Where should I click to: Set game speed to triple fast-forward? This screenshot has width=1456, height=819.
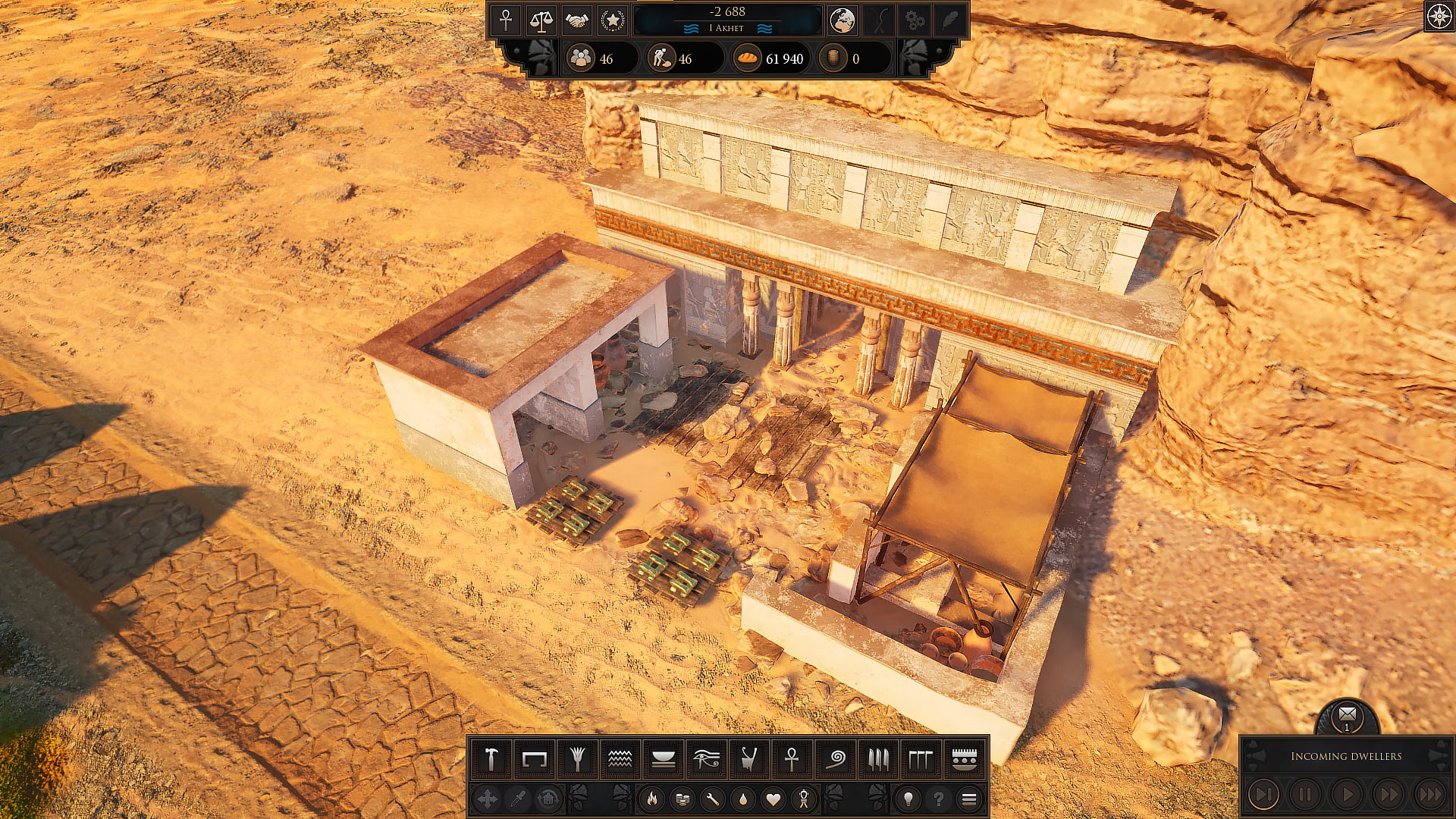click(x=1430, y=794)
